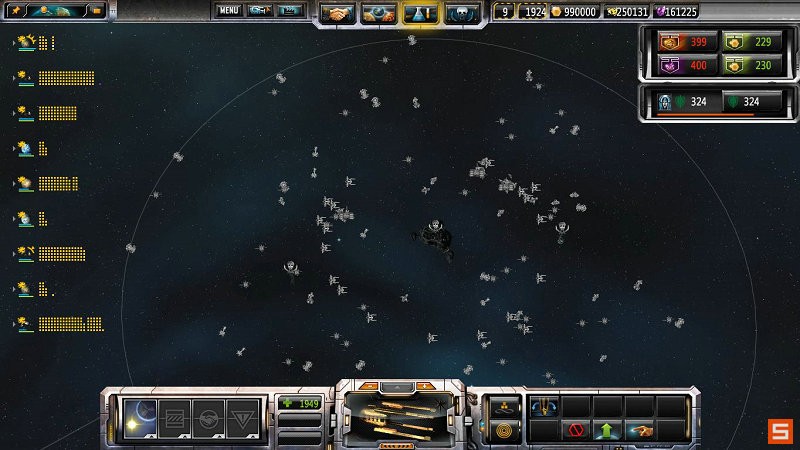Select the orange concentric rings button

(502, 430)
